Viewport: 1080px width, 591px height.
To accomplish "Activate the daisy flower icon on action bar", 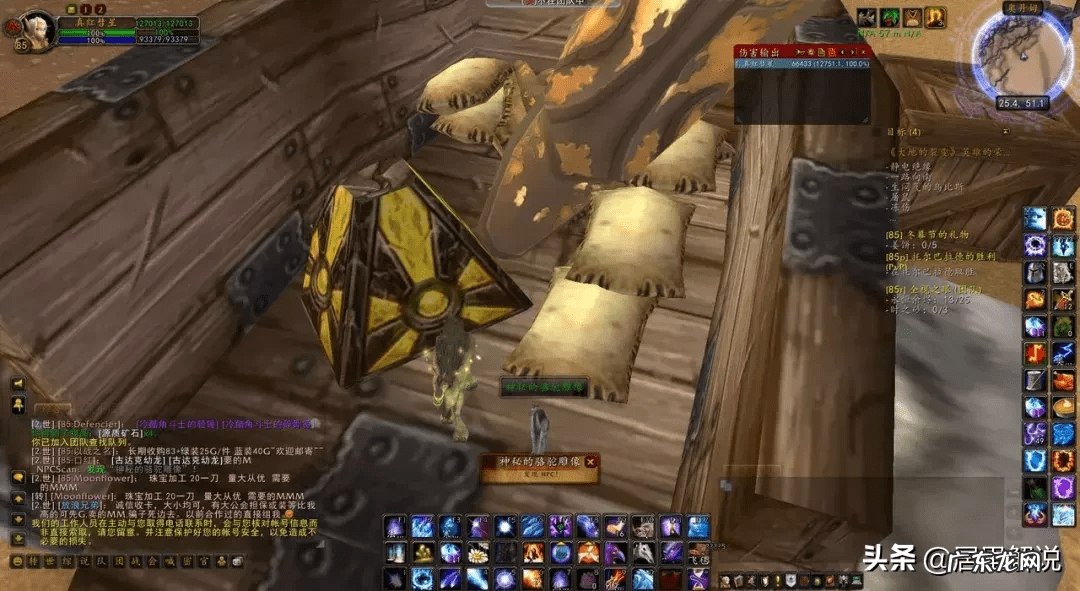I will (477, 553).
